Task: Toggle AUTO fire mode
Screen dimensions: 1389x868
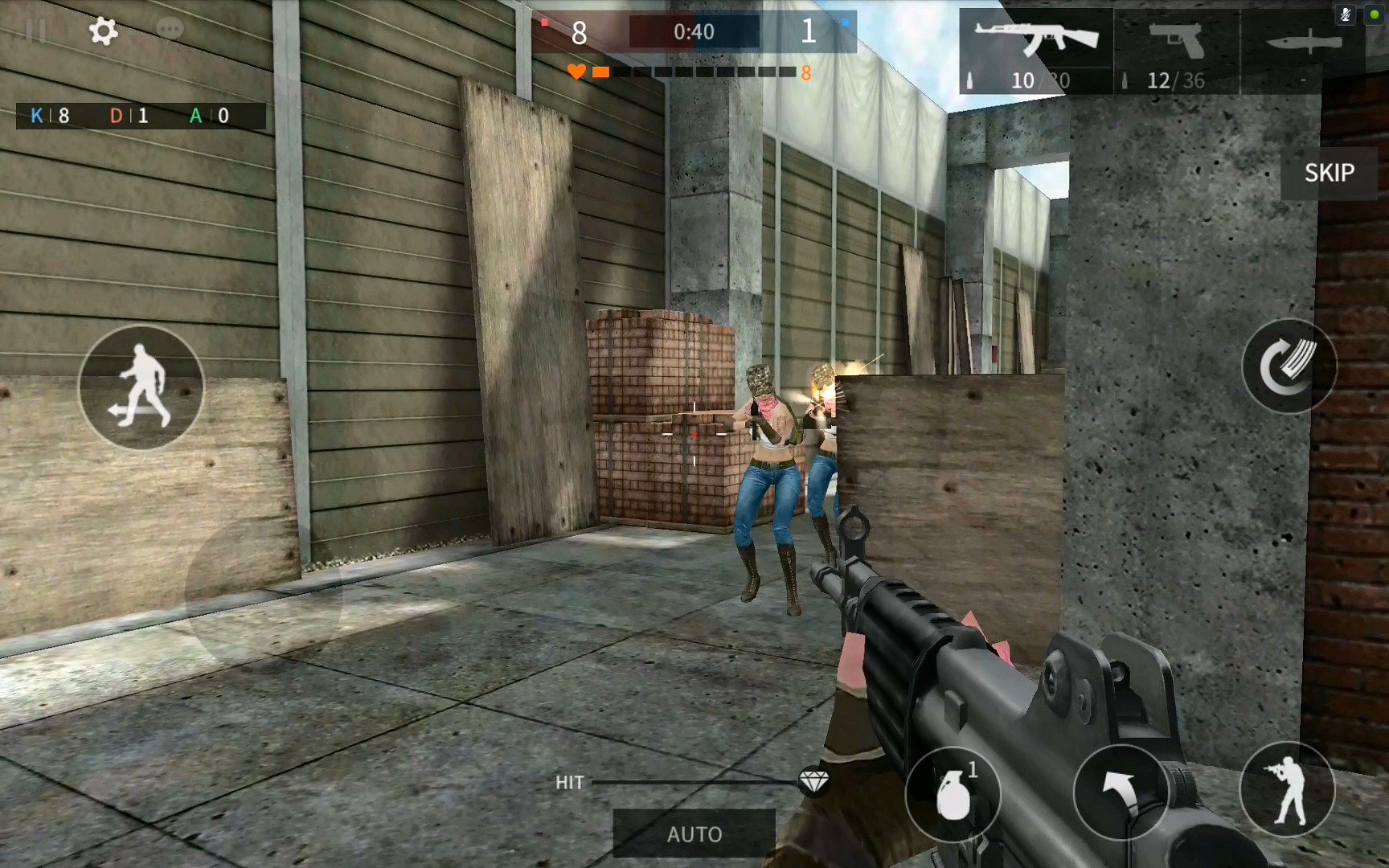Action: click(x=693, y=833)
